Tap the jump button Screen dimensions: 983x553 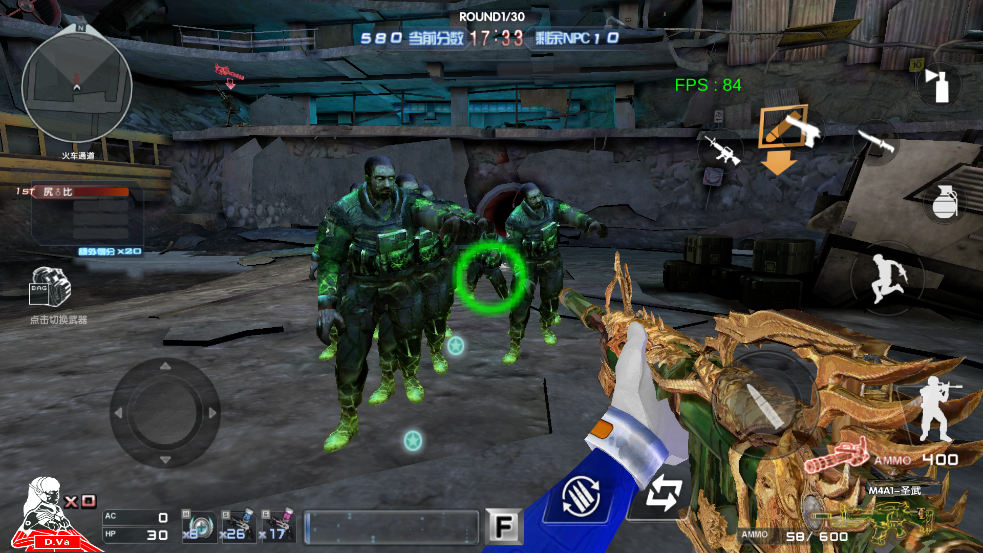pos(886,277)
